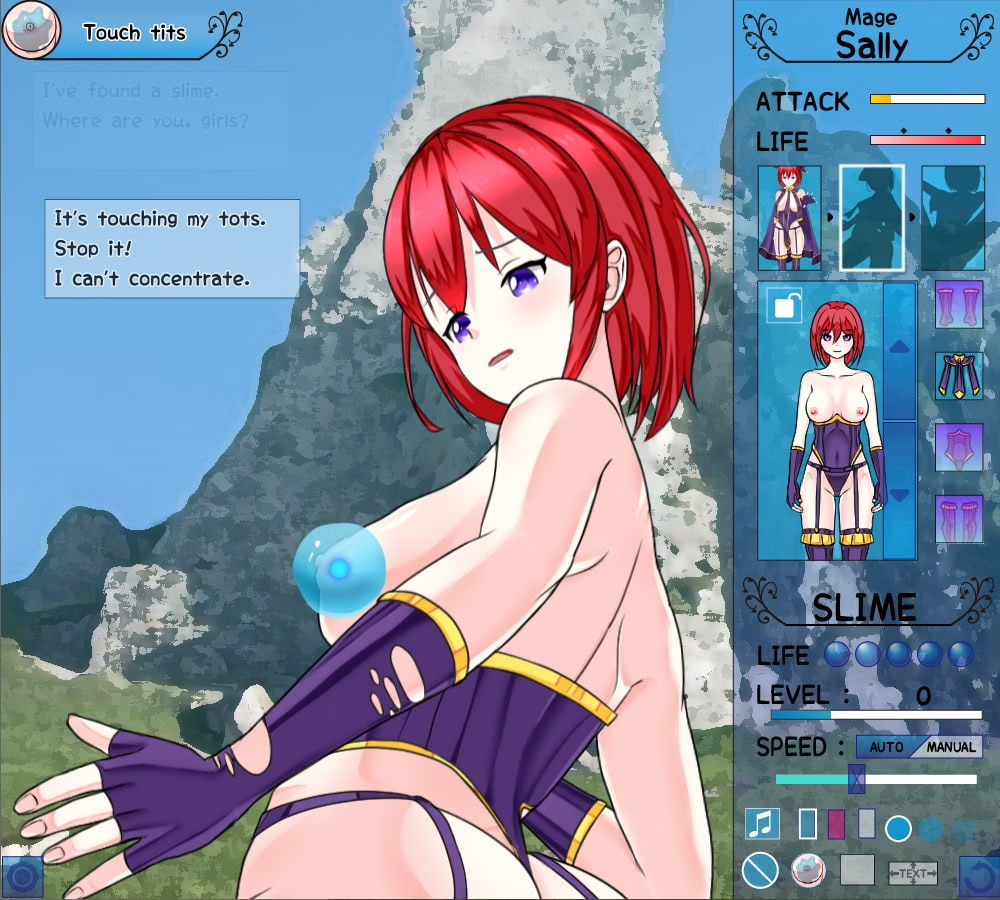Image resolution: width=1000 pixels, height=900 pixels.
Task: Switch speed mode to MANUAL
Action: (x=950, y=747)
